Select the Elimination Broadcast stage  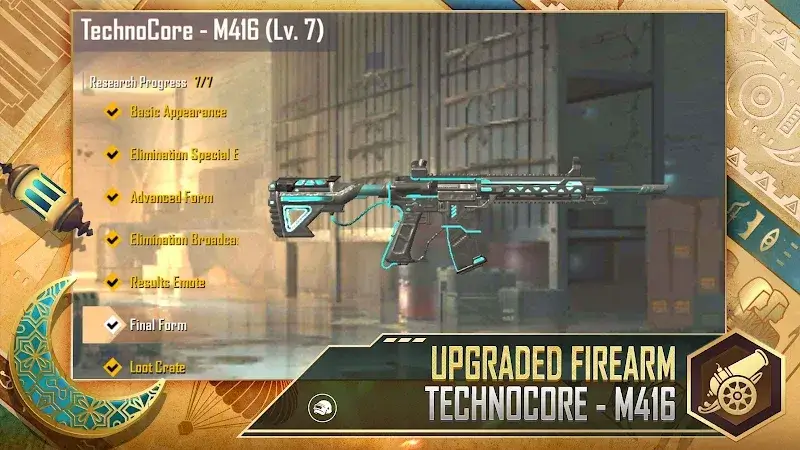point(184,240)
